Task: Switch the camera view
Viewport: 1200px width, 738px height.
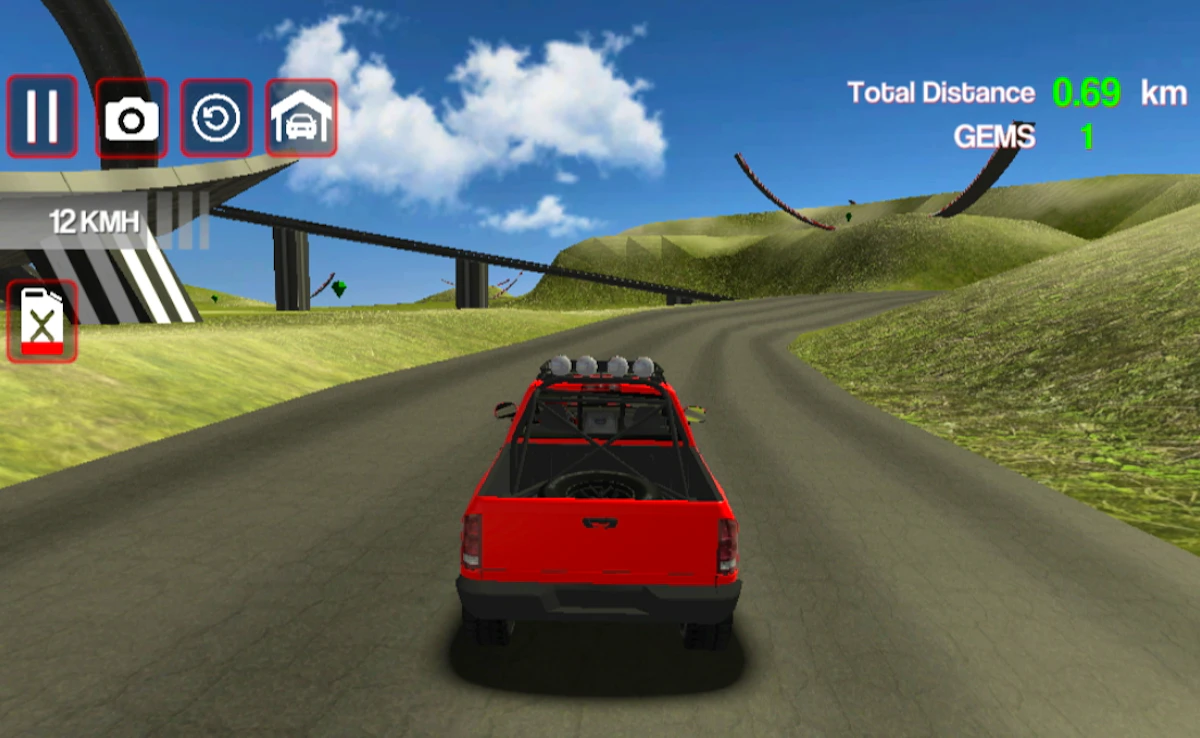Action: tap(131, 119)
